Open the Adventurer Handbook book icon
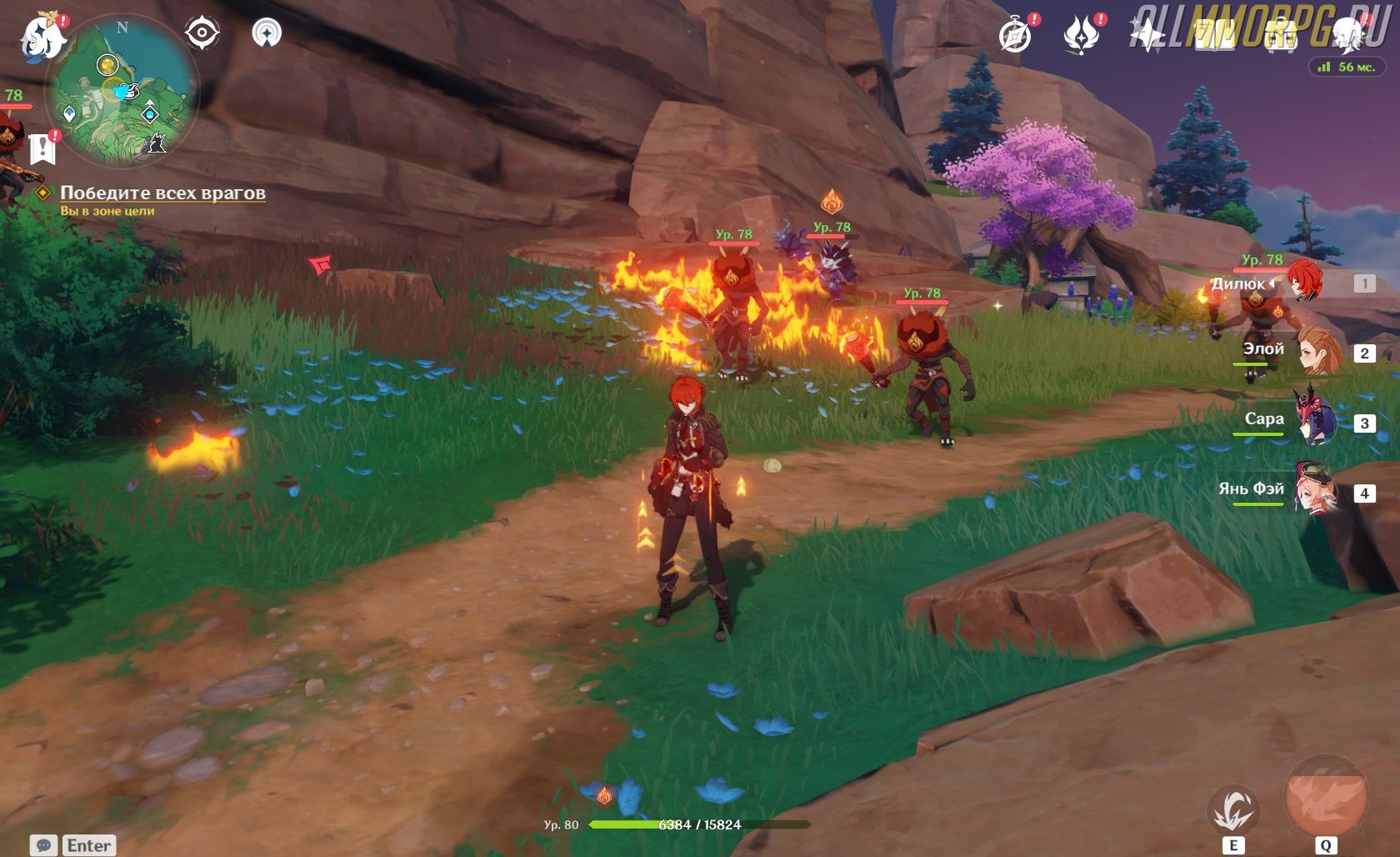Viewport: 1400px width, 857px height. (x=1213, y=35)
